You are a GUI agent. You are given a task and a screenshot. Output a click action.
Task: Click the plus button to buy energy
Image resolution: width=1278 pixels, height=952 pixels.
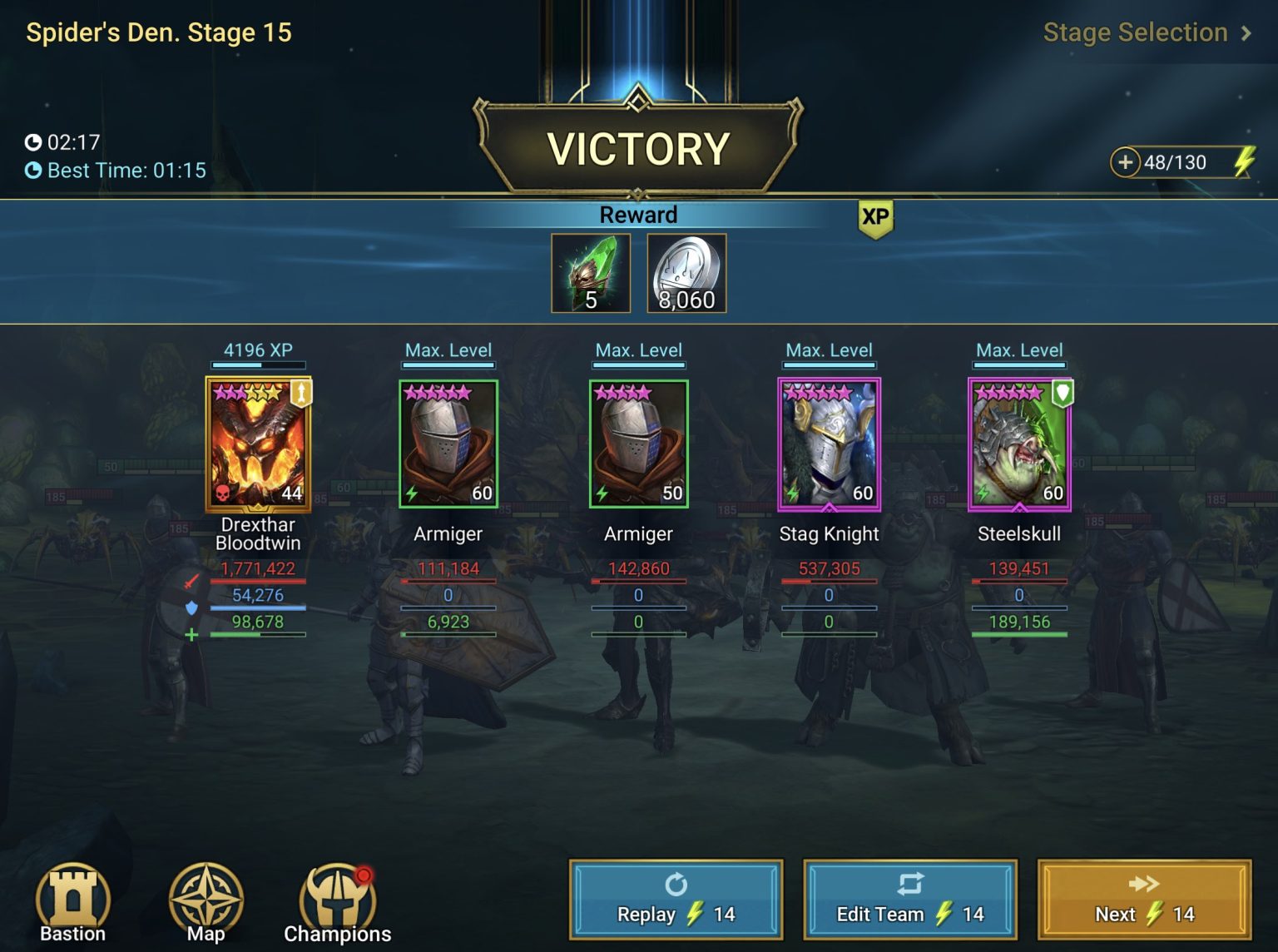click(x=1126, y=162)
